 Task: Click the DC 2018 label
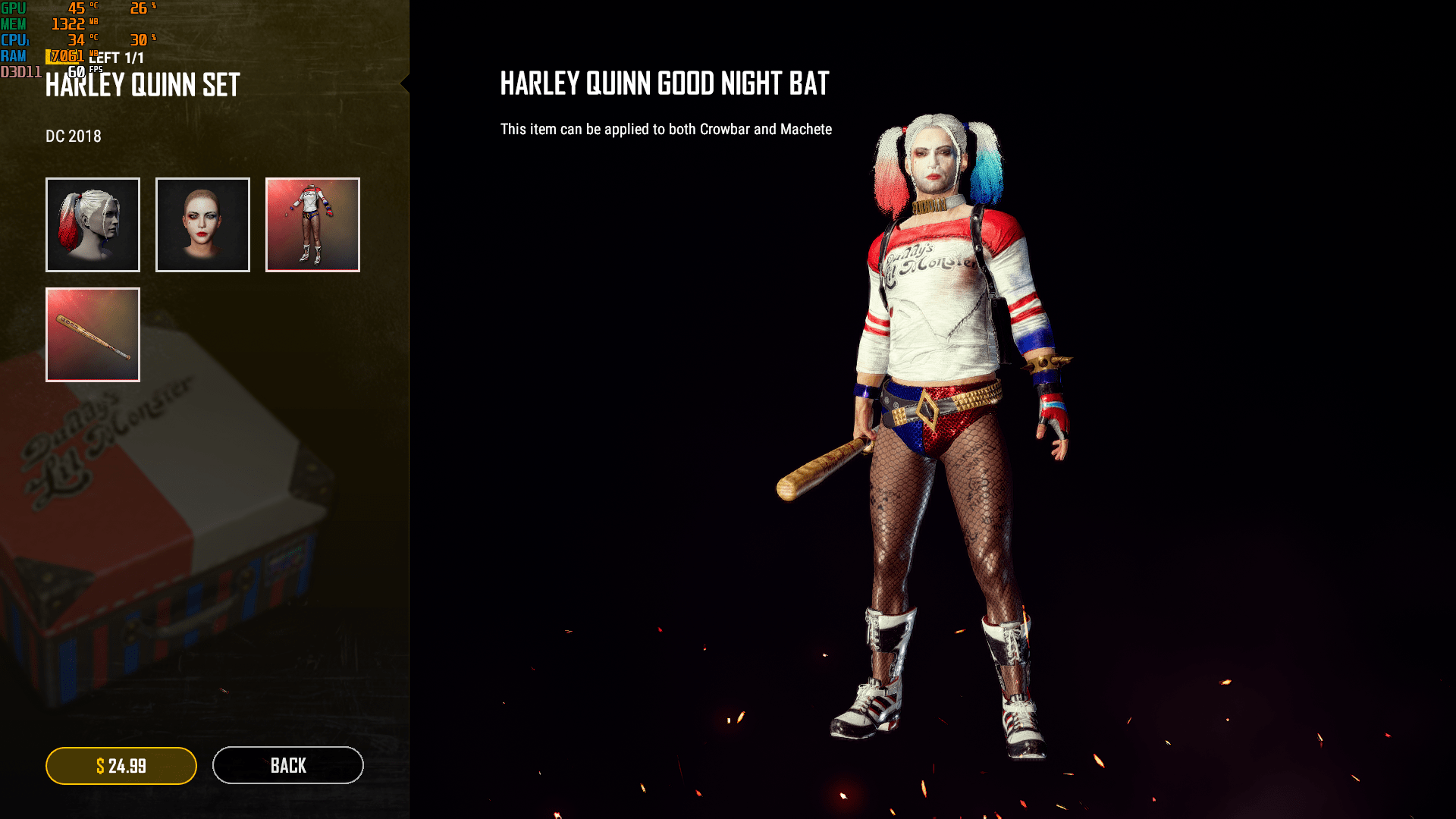[73, 136]
